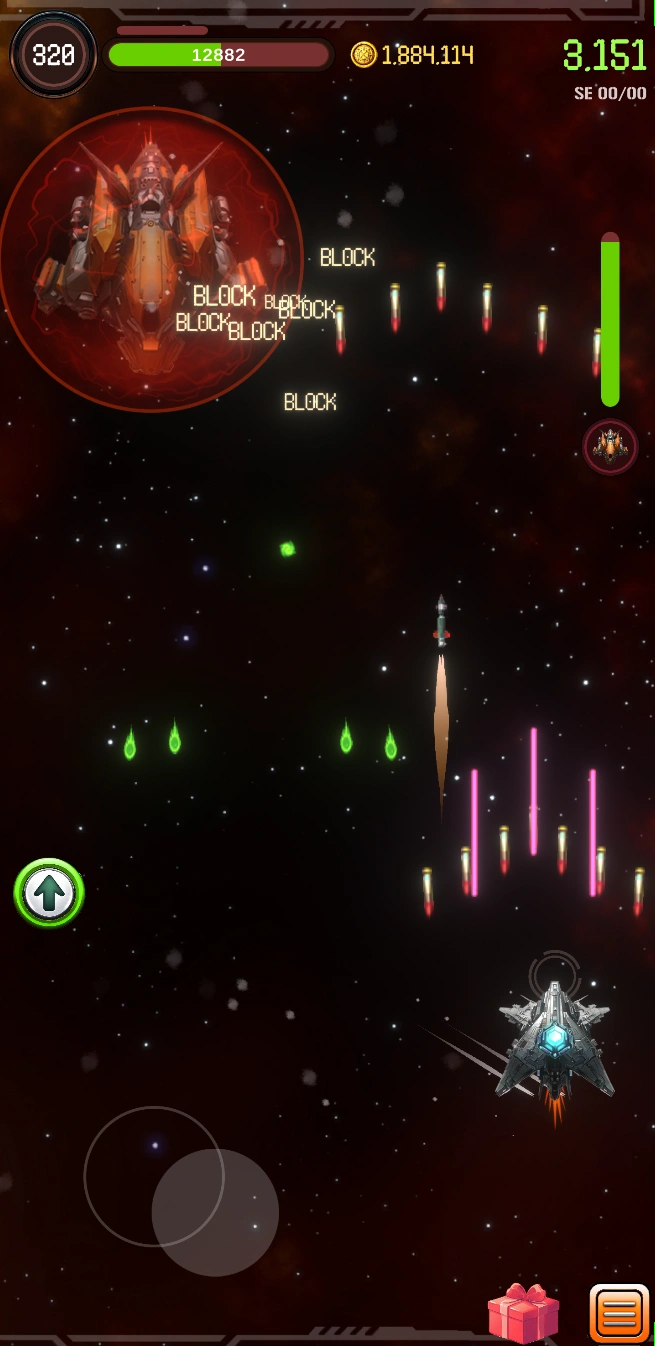Screen dimensions: 655x1346
Task: Tap the green up-arrow upgrade button
Action: pos(49,893)
